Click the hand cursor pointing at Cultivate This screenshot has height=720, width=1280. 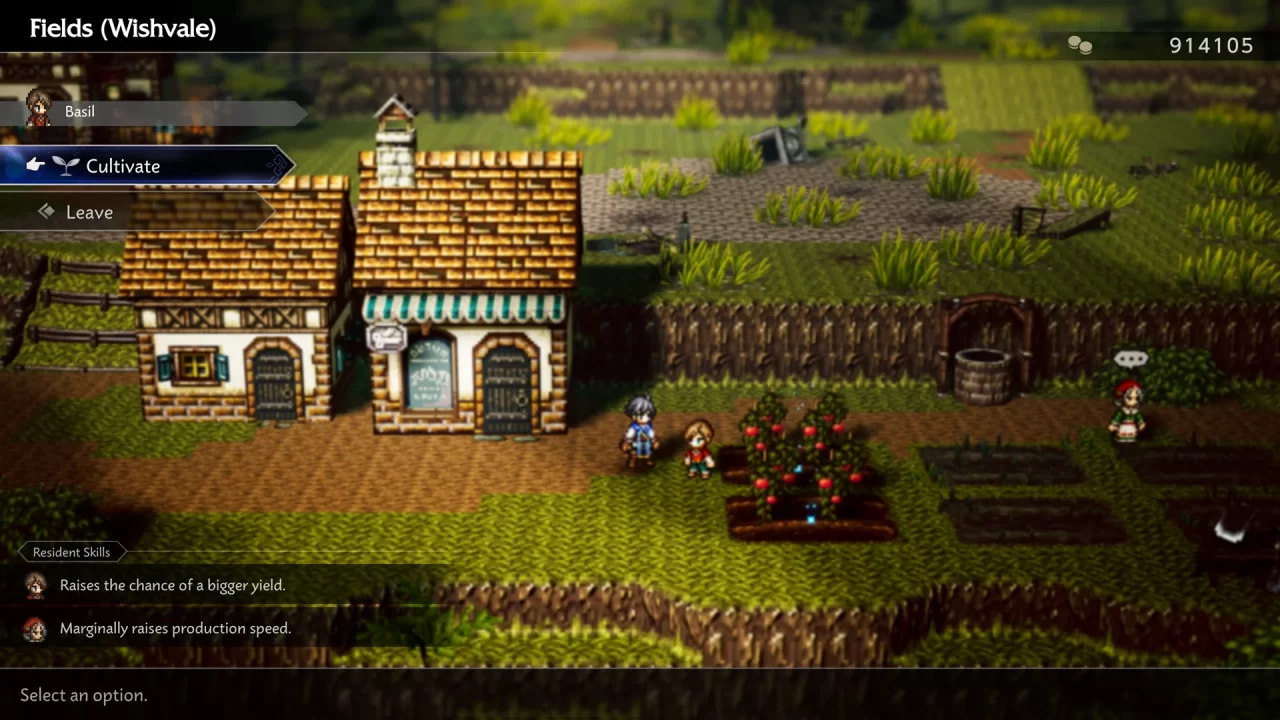point(34,164)
